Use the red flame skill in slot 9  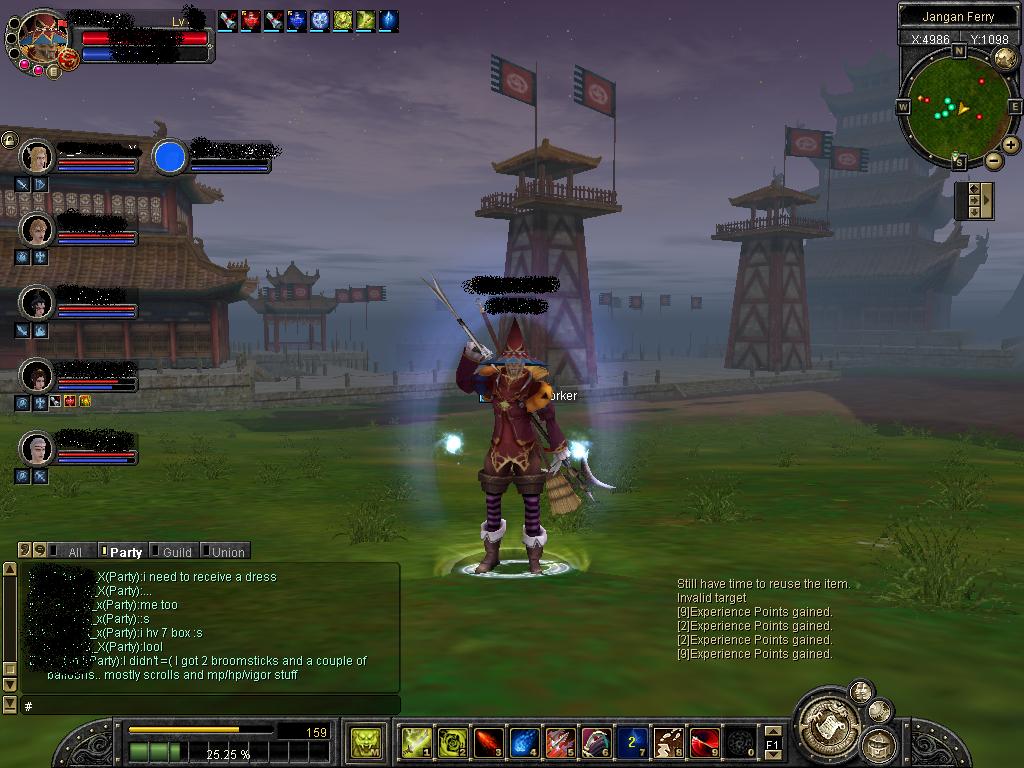[704, 742]
